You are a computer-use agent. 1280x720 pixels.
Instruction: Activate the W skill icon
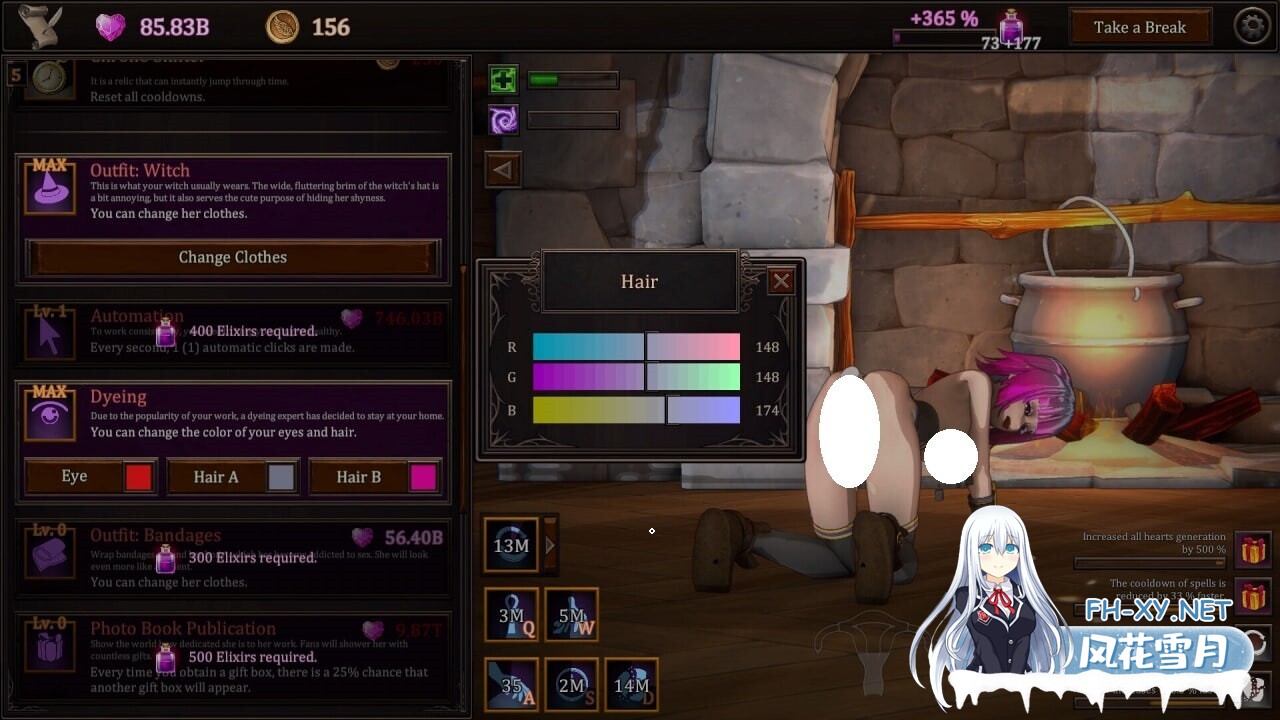pos(571,614)
